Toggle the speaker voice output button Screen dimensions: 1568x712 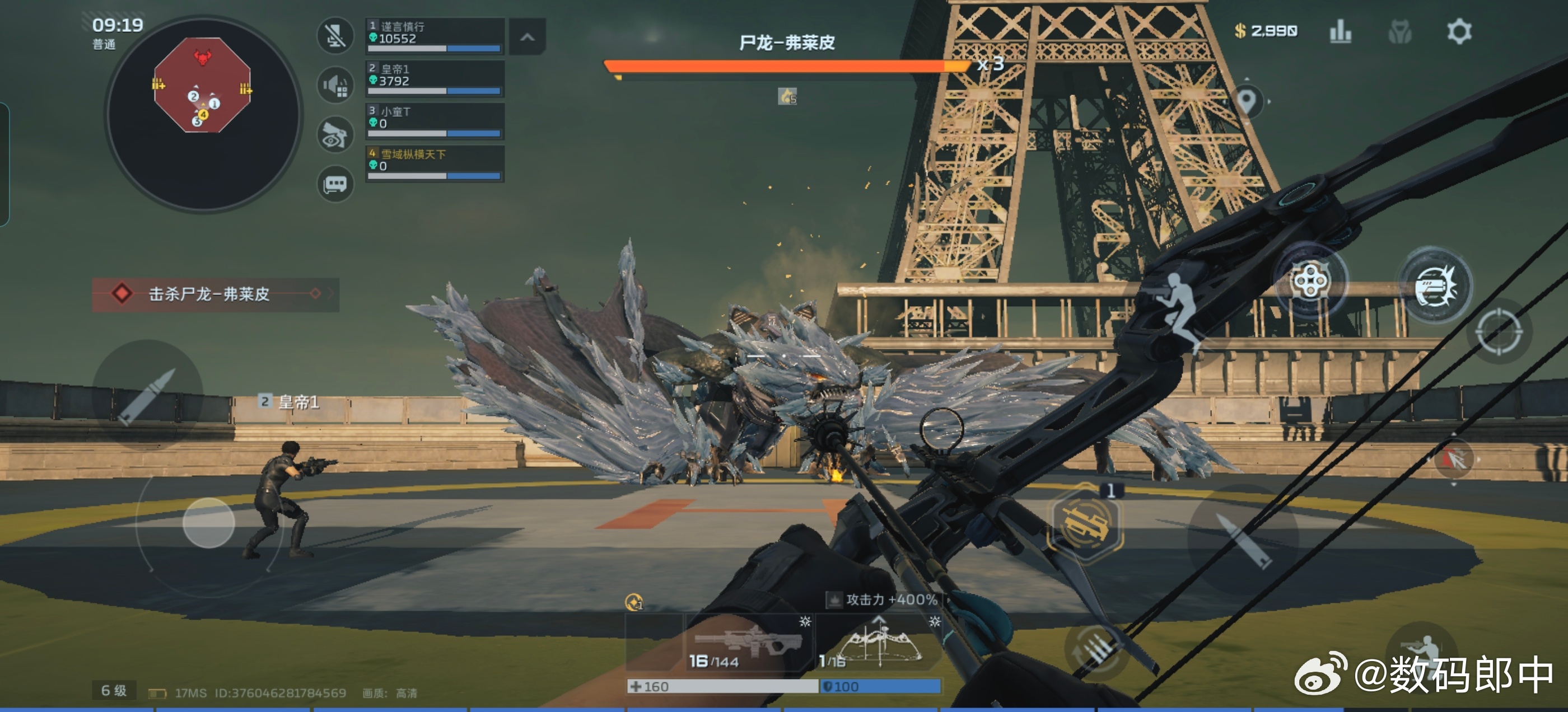point(335,85)
